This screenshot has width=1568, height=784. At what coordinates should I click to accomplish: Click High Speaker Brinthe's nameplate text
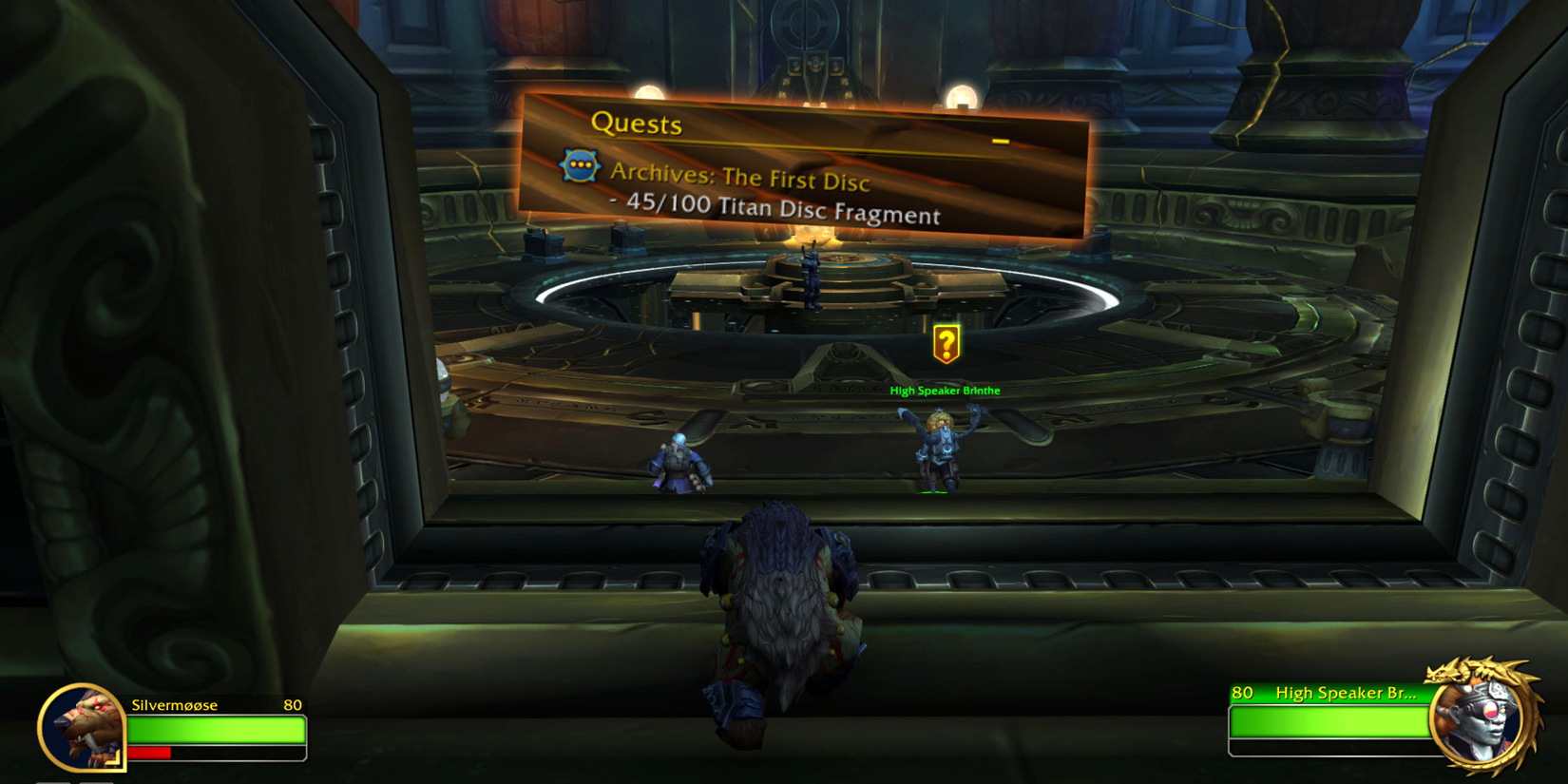point(945,390)
